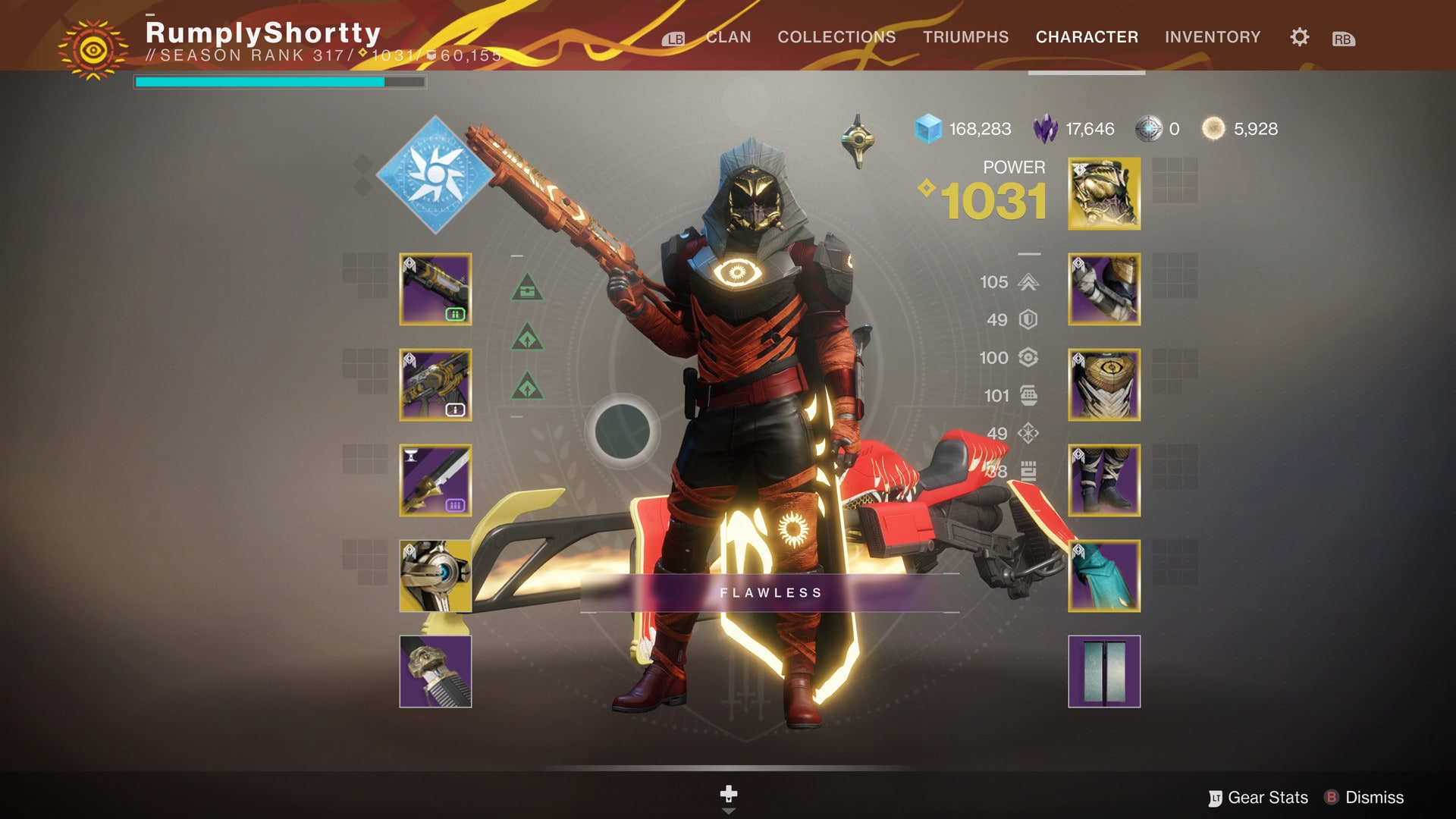Choose the chest armor slot with eye emblem
Viewport: 1456px width, 819px height.
pos(1104,385)
